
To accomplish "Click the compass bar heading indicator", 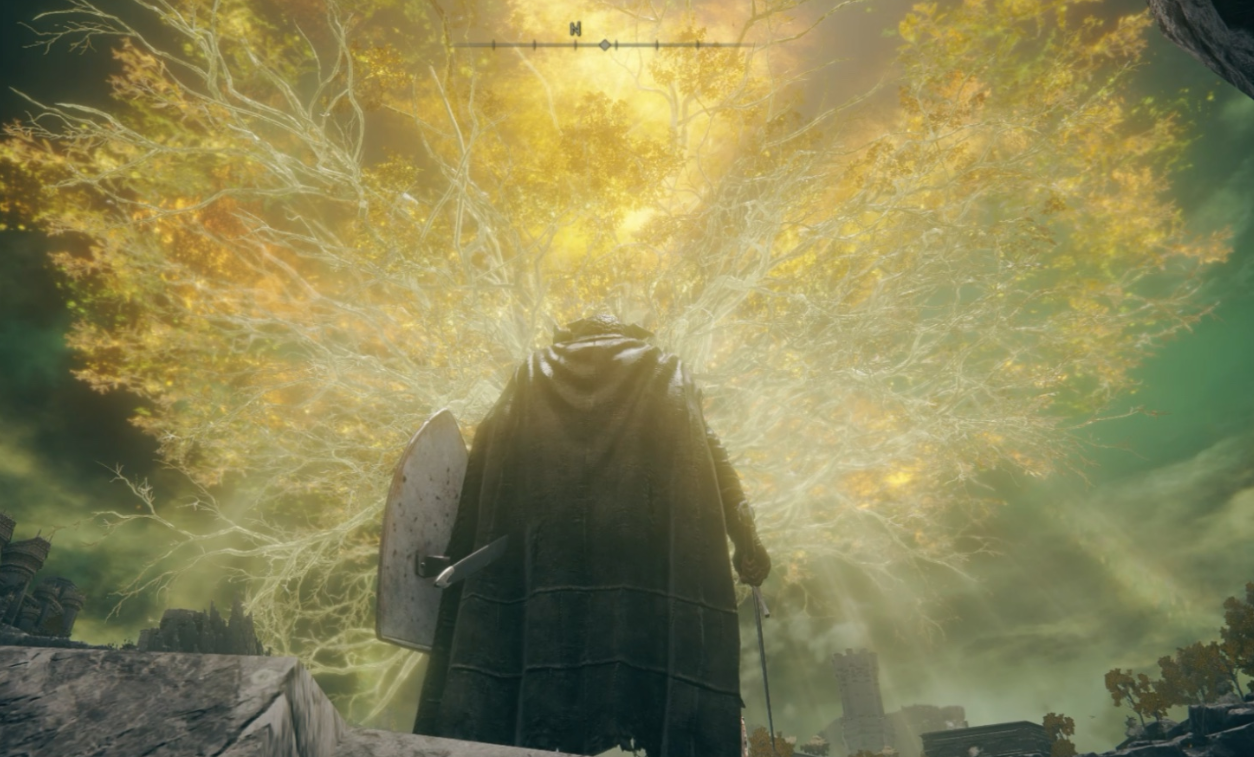I will pyautogui.click(x=604, y=44).
